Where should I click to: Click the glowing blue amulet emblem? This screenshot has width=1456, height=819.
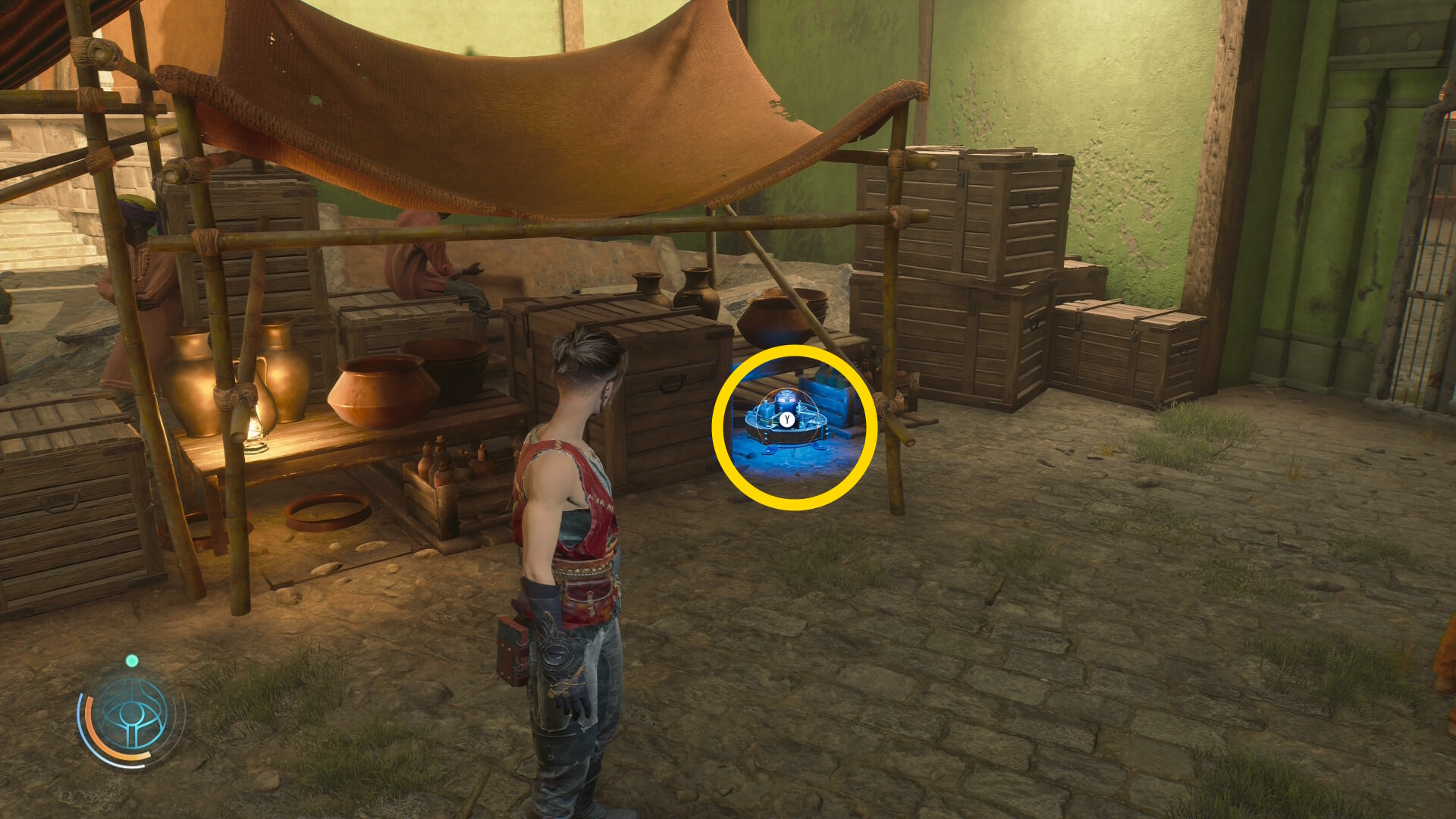(132, 716)
